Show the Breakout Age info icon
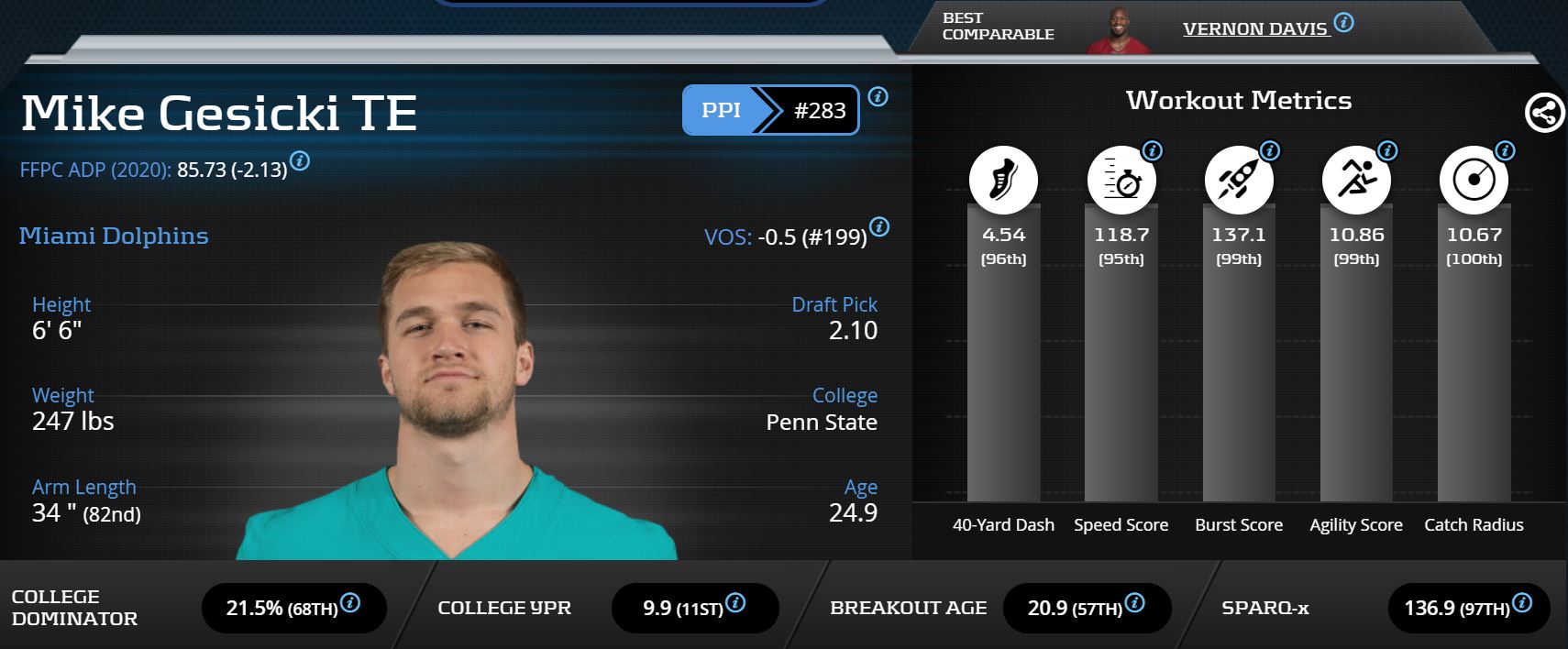The width and height of the screenshot is (1568, 649). coord(1134,602)
